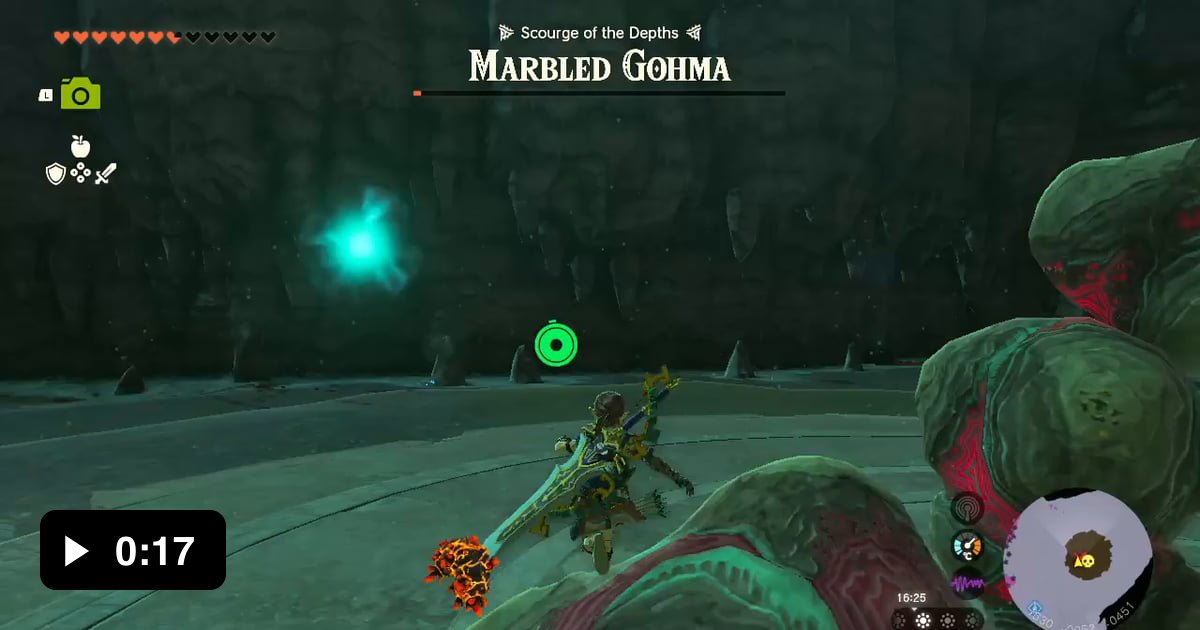The width and height of the screenshot is (1200, 630).
Task: Open the apple materials quick-select
Action: (x=80, y=146)
